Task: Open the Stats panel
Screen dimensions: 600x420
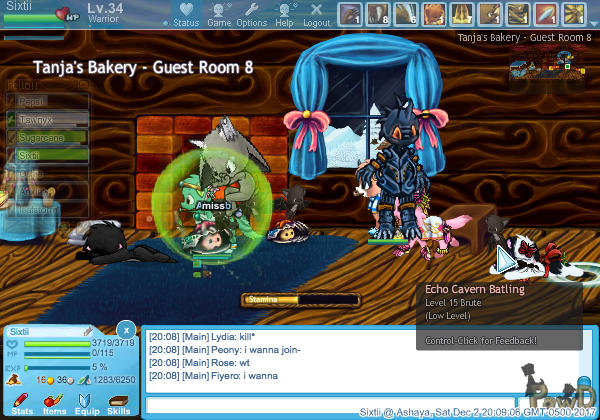Action: coord(22,400)
